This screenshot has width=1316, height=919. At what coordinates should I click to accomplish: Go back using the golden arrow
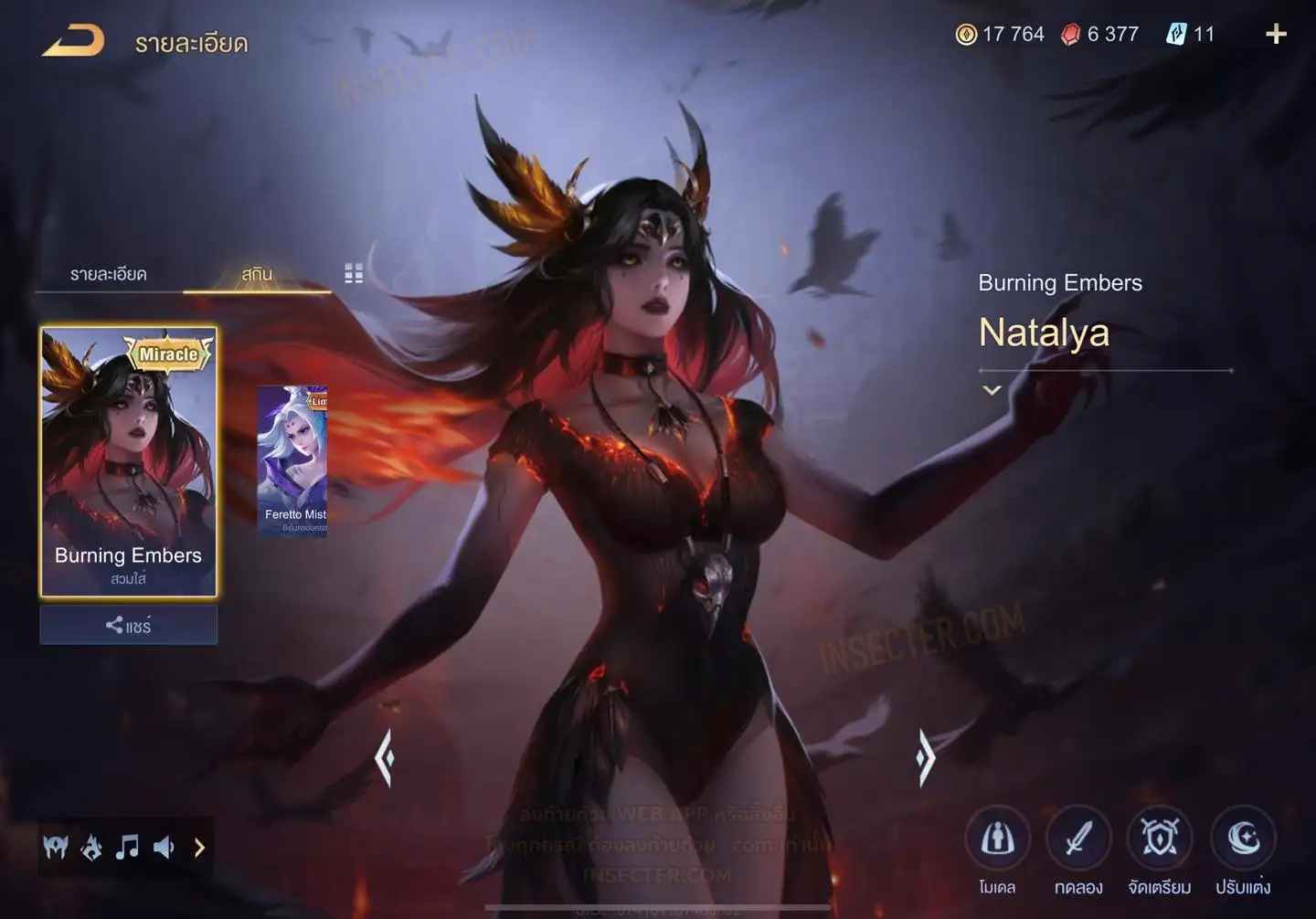point(73,41)
